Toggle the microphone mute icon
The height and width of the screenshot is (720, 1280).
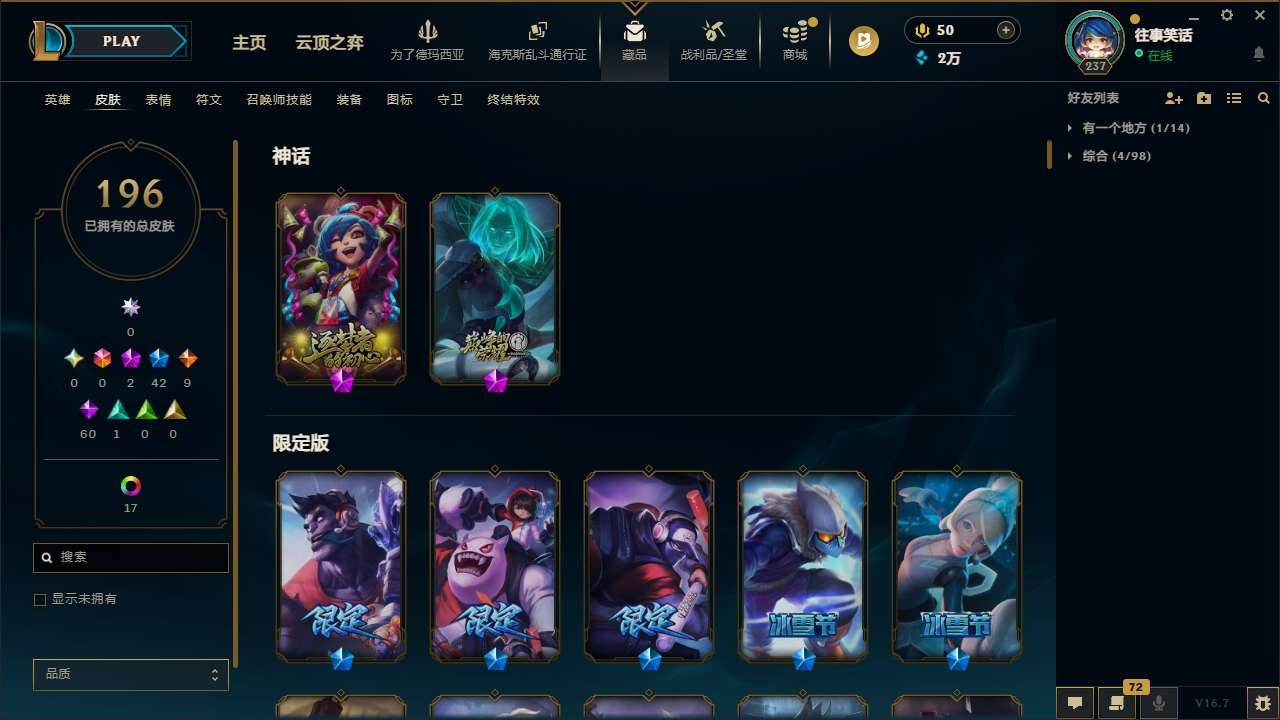(x=1158, y=703)
